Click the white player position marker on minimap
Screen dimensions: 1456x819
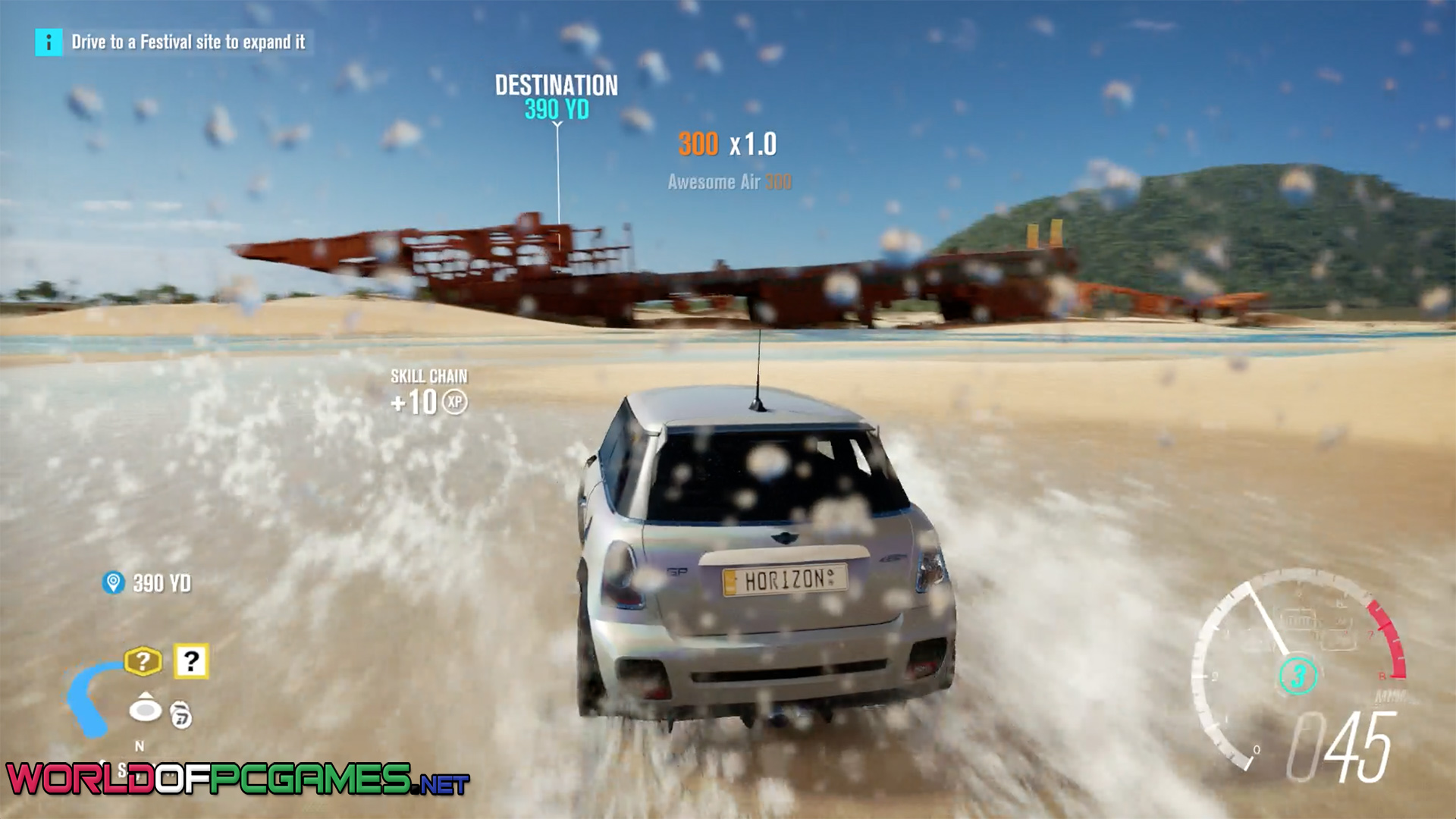click(146, 708)
